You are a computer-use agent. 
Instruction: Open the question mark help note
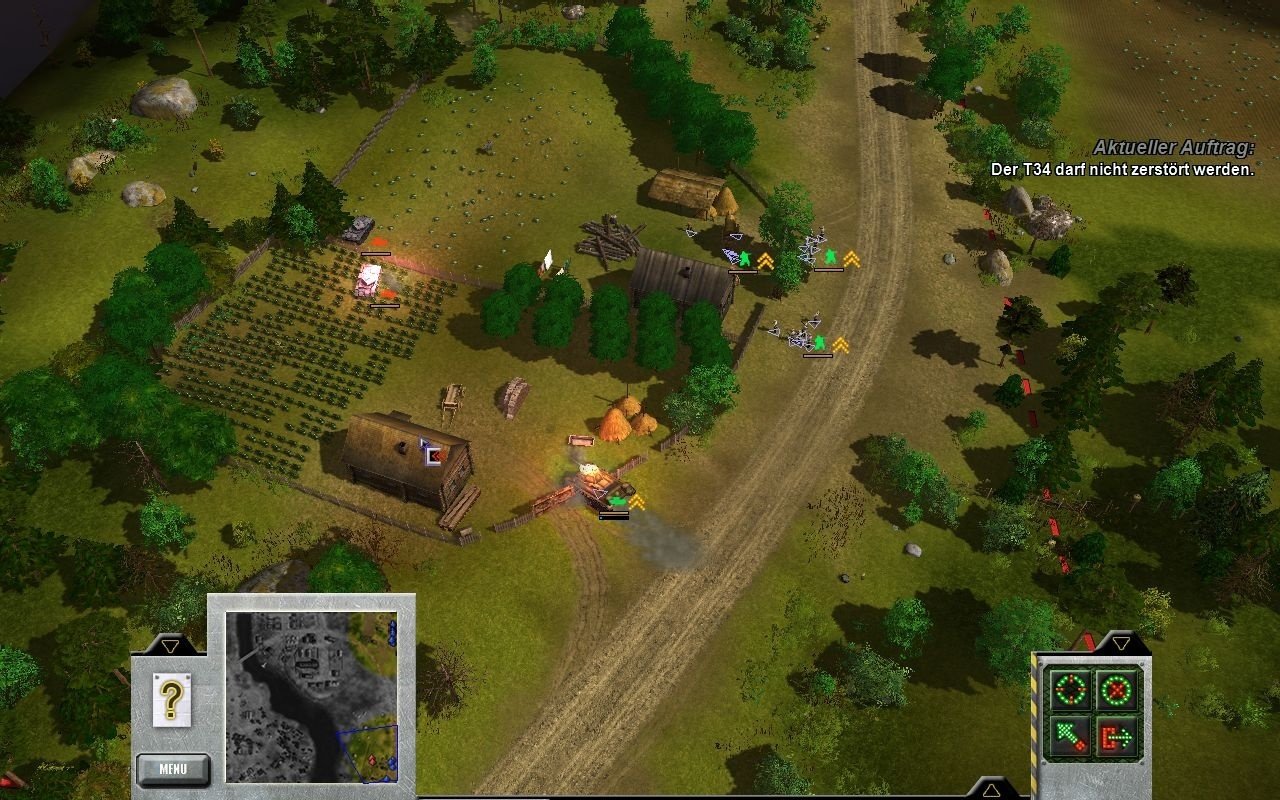coord(172,699)
